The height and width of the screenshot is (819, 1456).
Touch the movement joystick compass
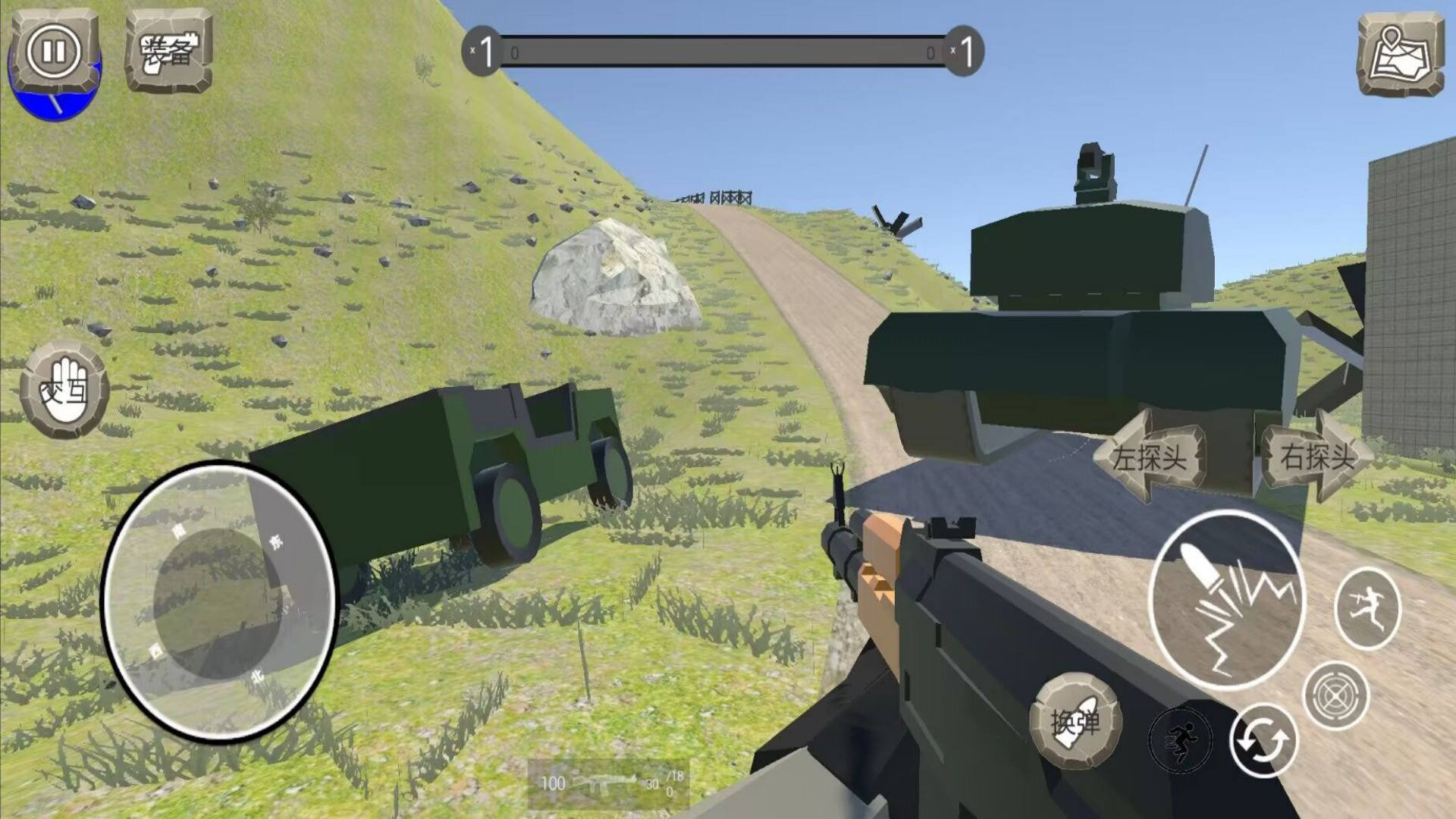[218, 601]
